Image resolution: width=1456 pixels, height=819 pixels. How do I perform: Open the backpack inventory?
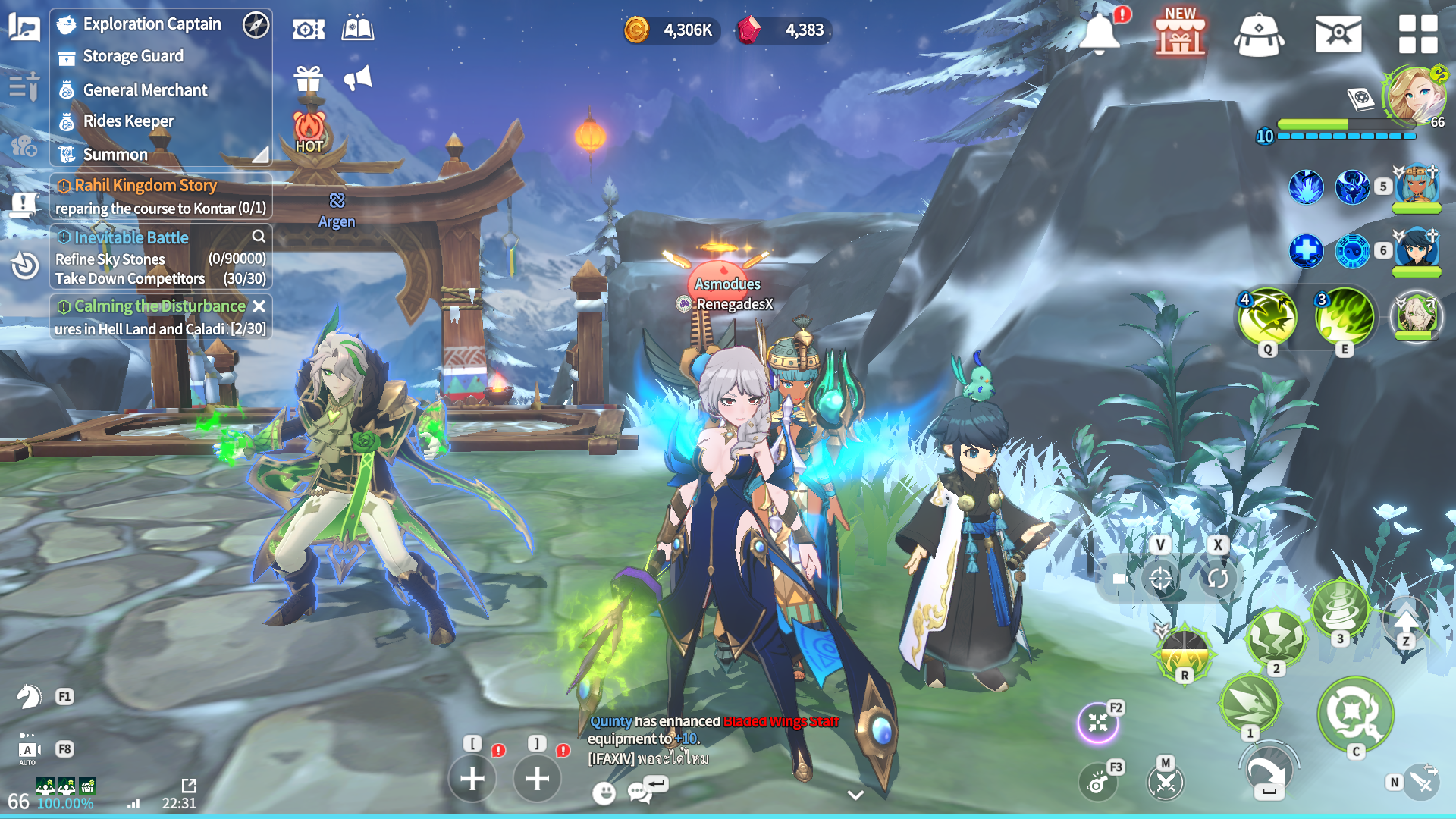[x=1259, y=34]
